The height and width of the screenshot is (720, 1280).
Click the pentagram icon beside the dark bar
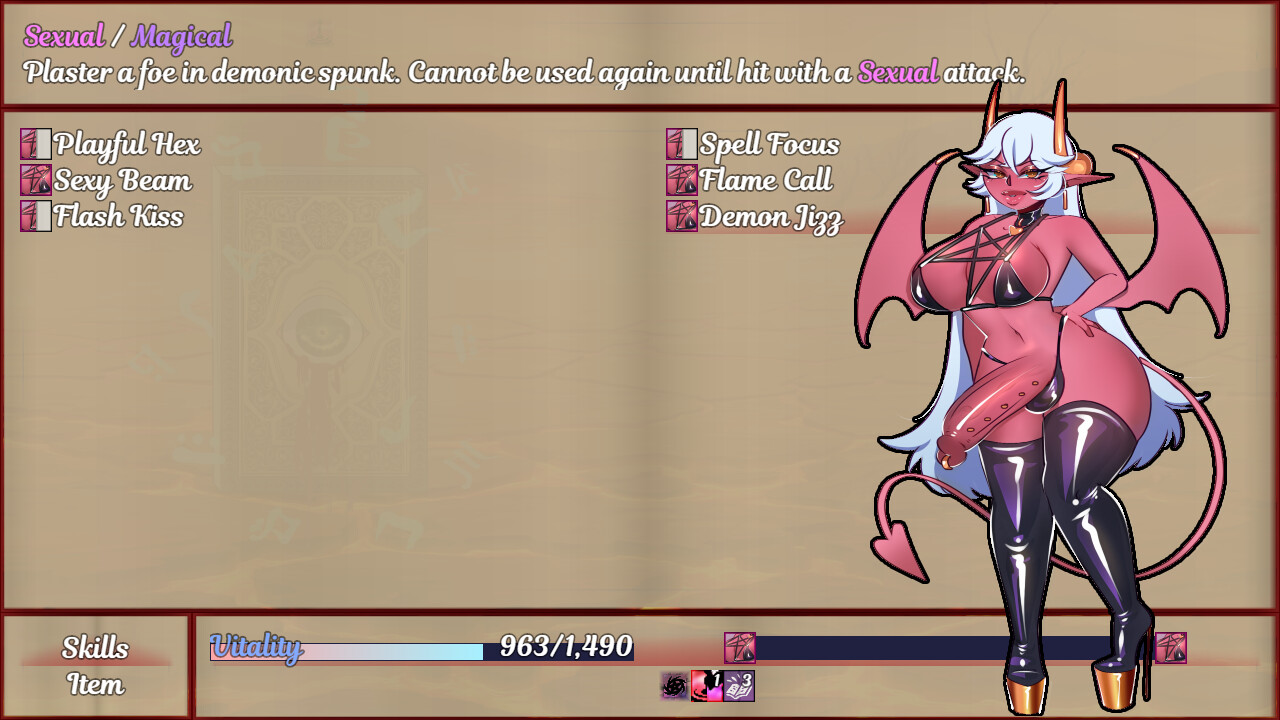pos(739,649)
